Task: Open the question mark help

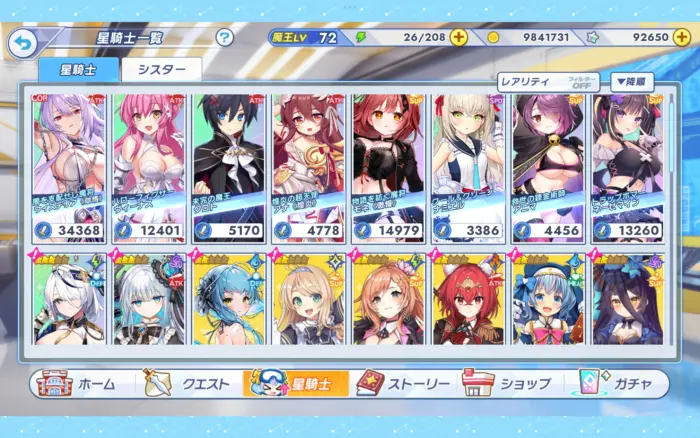Action: 225,38
